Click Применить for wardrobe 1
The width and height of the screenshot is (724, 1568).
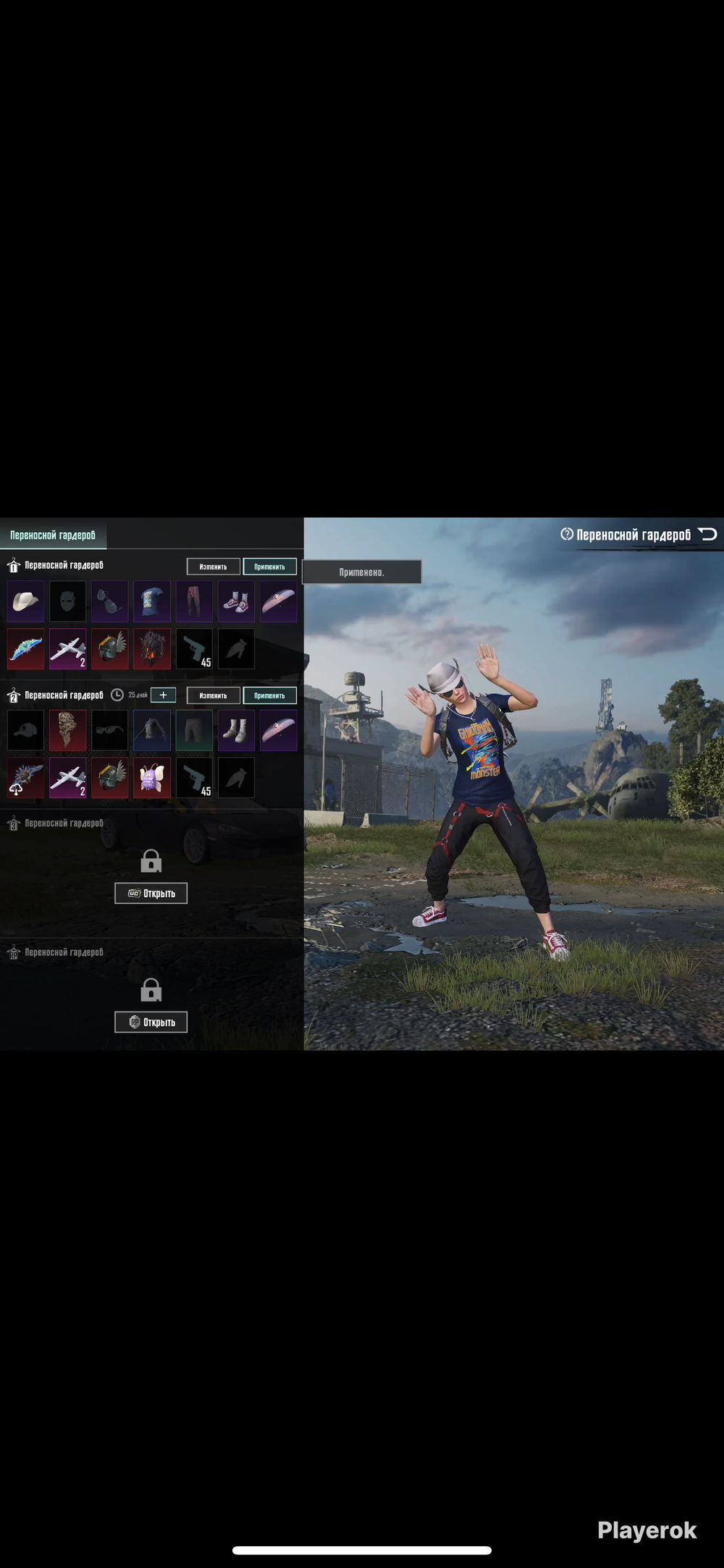point(269,567)
